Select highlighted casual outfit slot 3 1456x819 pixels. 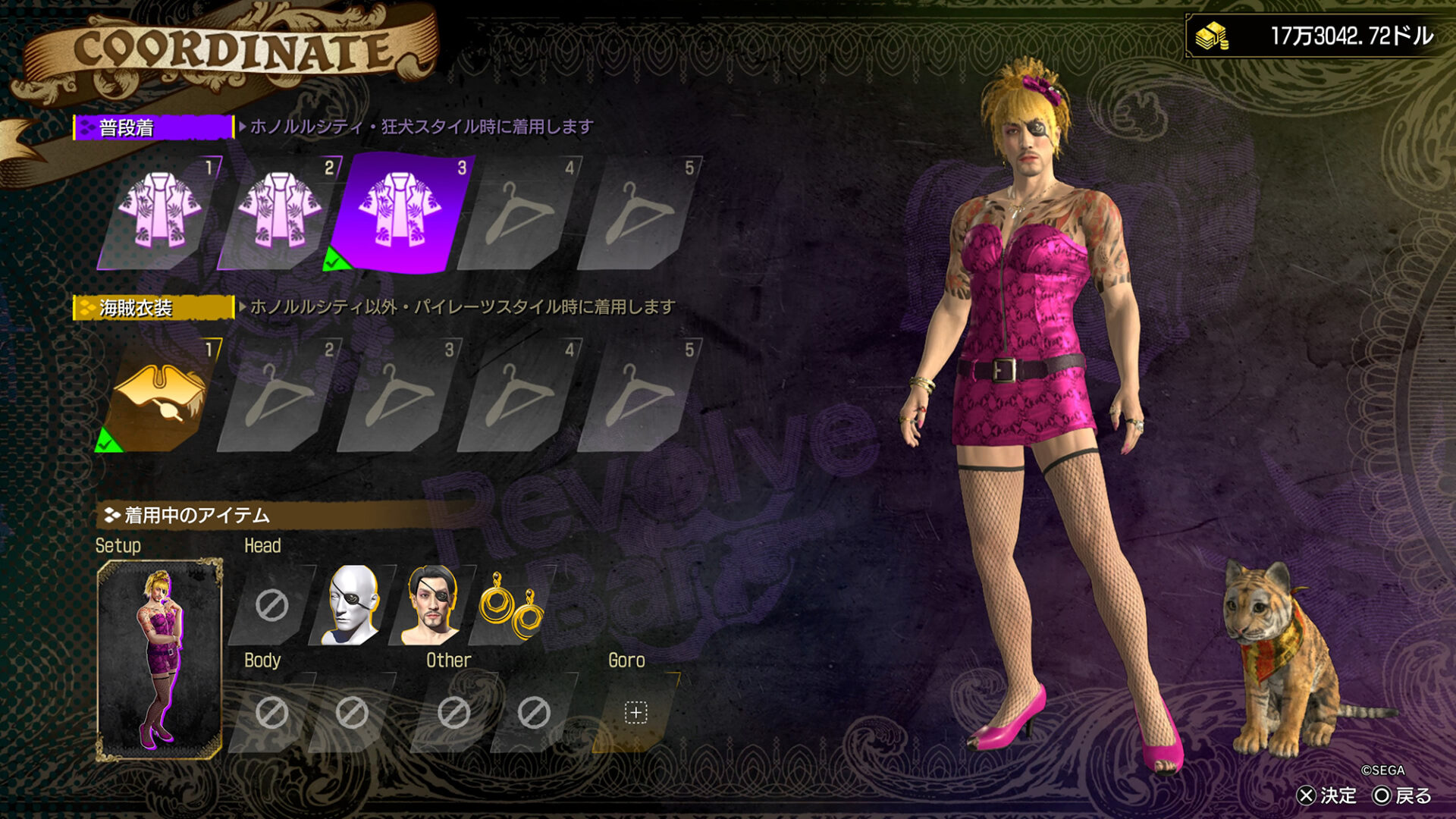tap(399, 213)
